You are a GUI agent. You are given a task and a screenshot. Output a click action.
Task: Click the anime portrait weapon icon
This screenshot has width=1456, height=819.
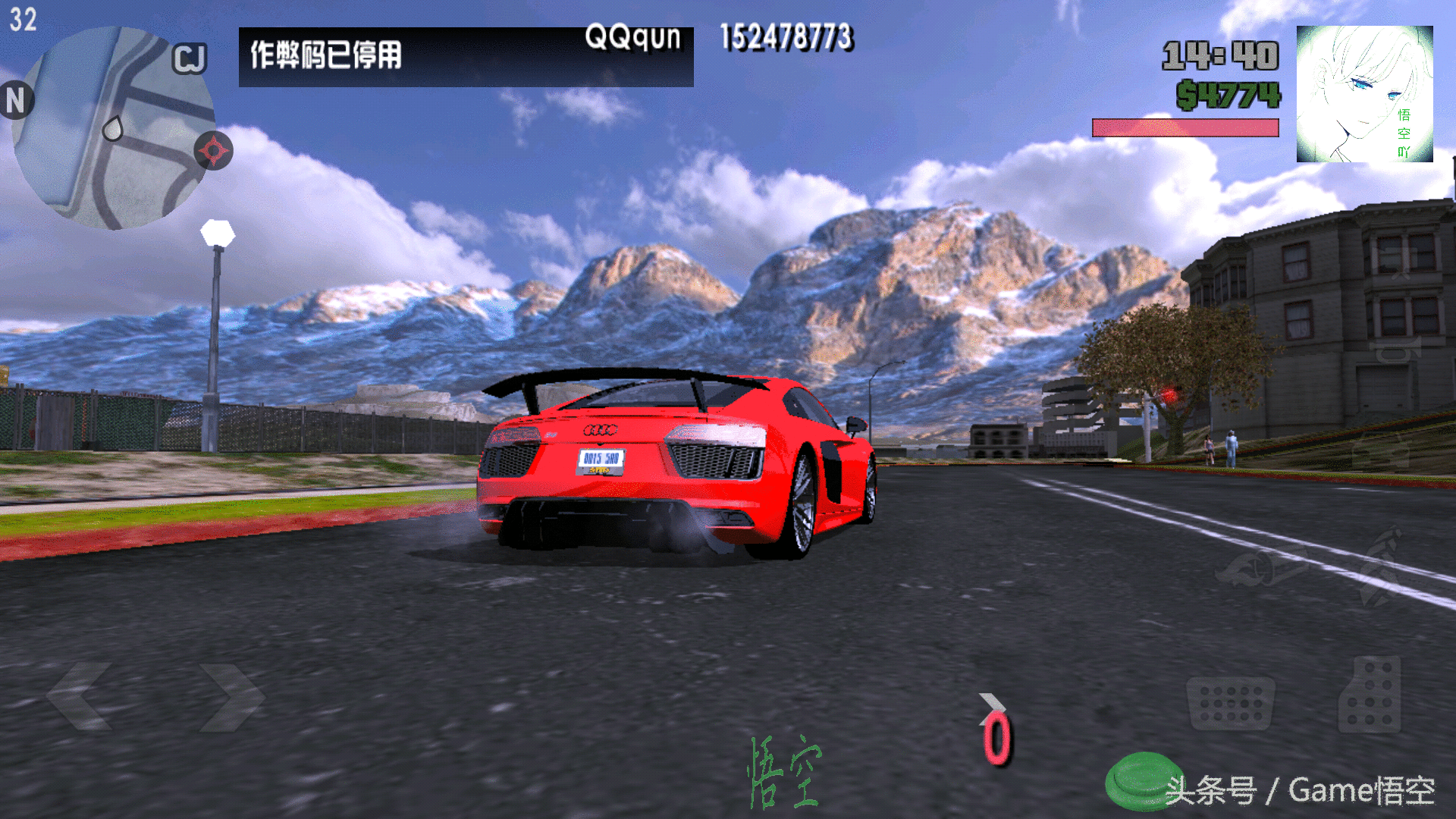tap(1364, 94)
